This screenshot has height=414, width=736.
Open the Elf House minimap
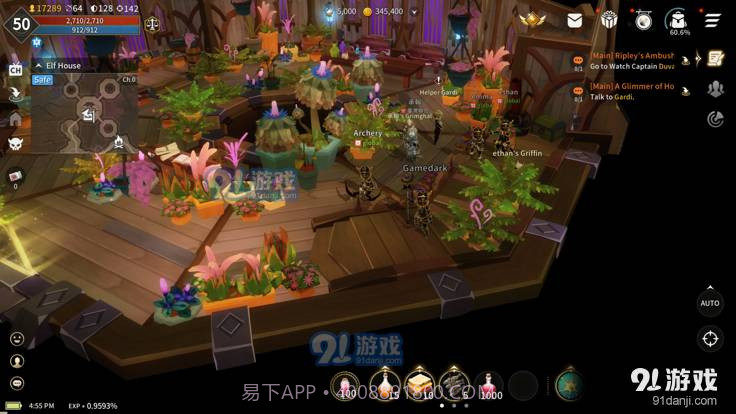coord(85,115)
